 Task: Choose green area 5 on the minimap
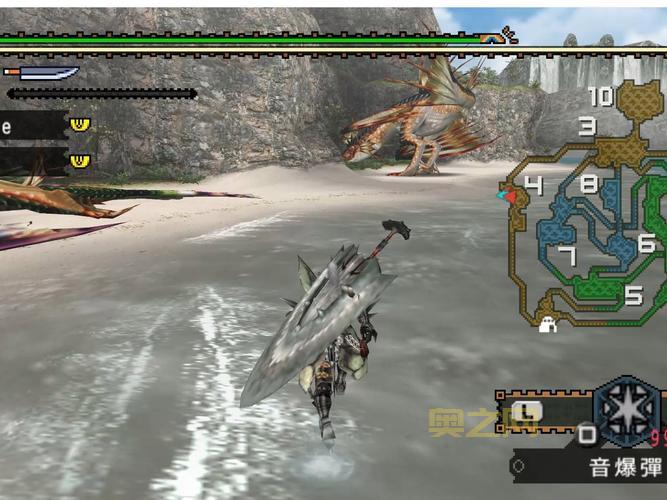click(633, 294)
